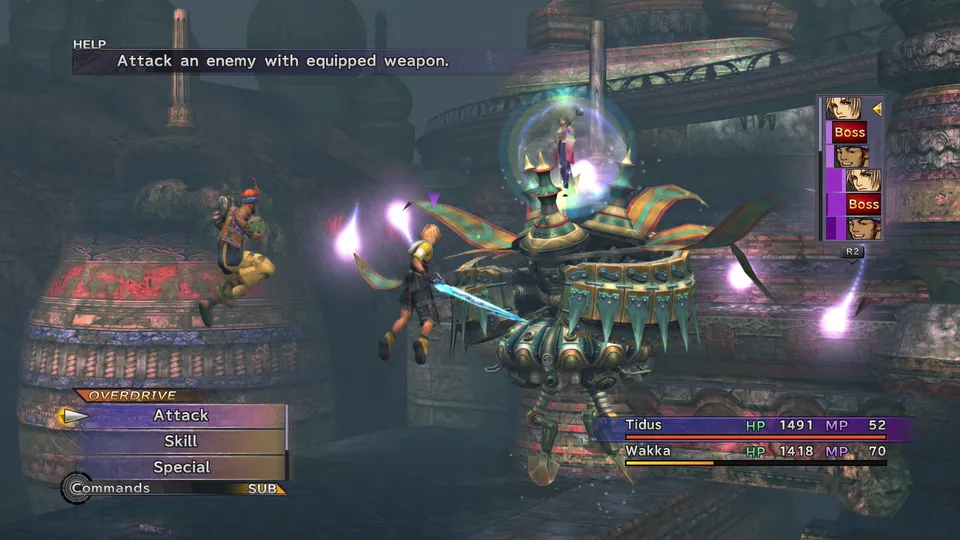The width and height of the screenshot is (960, 540).
Task: Click the turn-order portrait marked by yellow arrow
Action: click(x=847, y=108)
